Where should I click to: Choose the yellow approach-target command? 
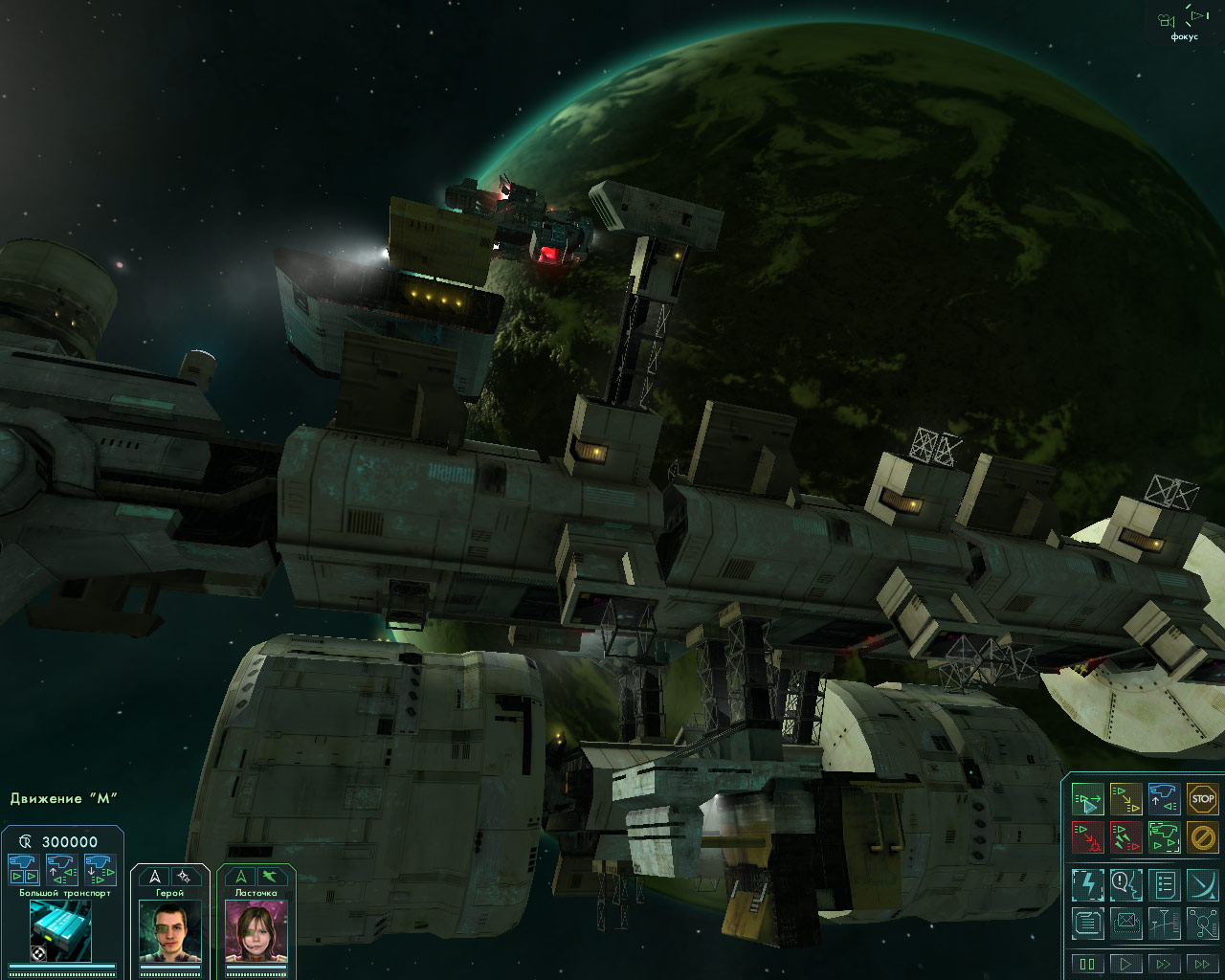(1125, 799)
